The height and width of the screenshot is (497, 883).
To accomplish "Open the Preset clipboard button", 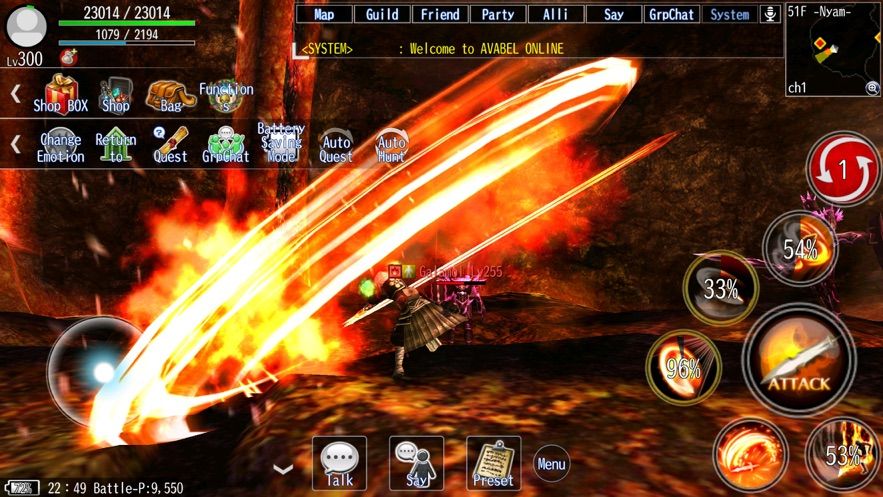I will click(493, 463).
